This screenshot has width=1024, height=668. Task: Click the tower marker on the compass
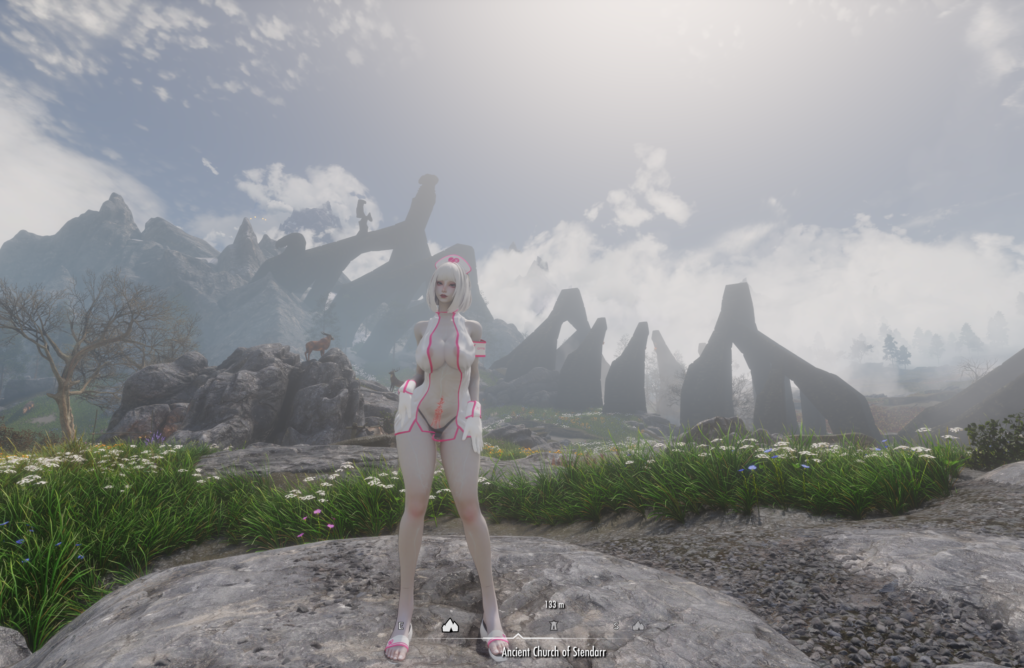tap(553, 626)
